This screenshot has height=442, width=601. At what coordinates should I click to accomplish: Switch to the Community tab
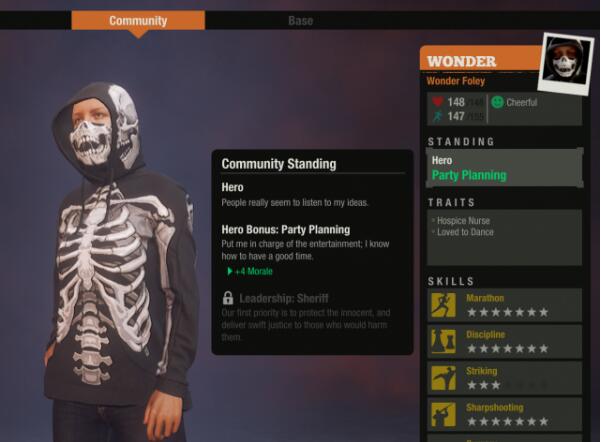click(138, 21)
